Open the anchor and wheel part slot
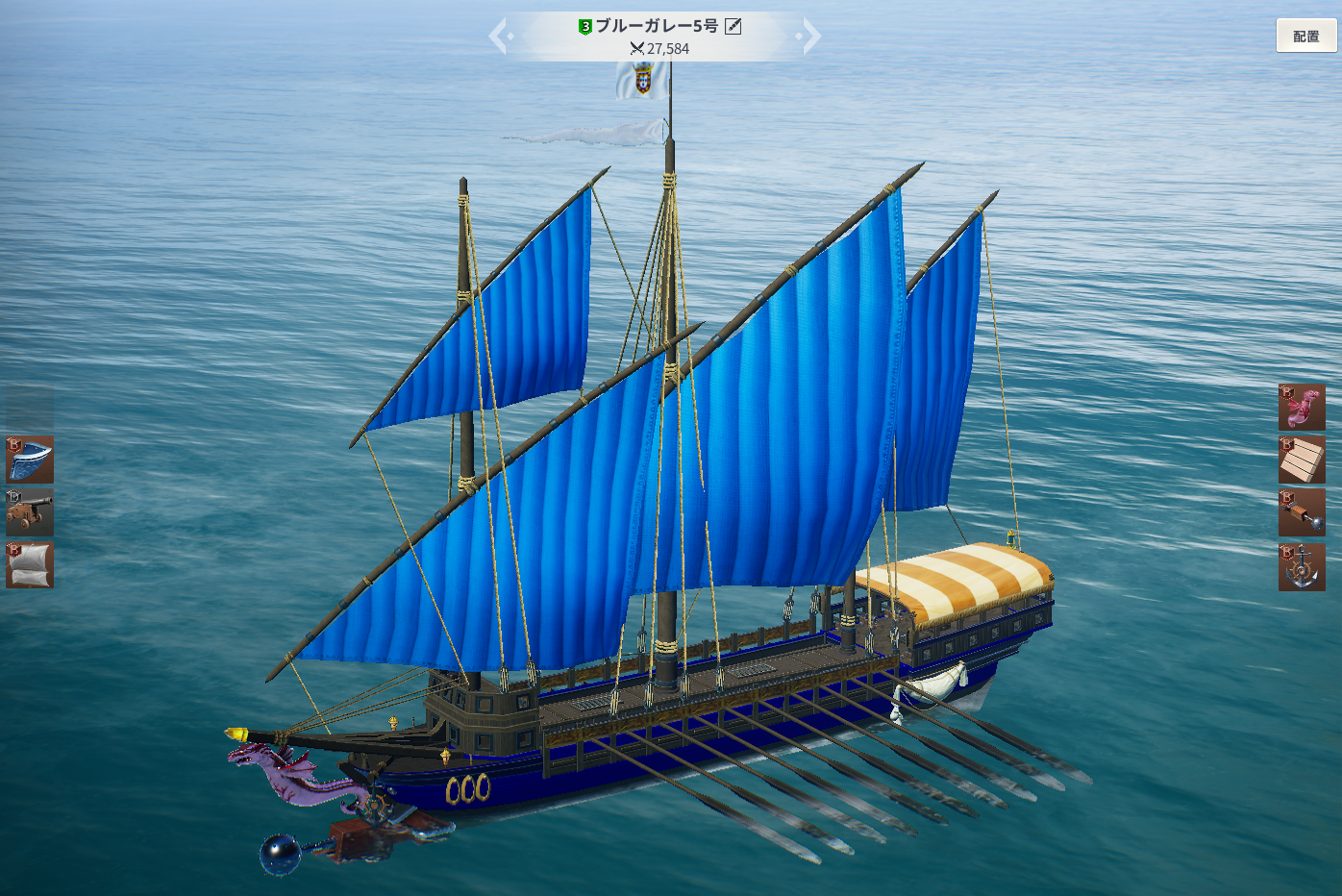Viewport: 1342px width, 896px height. click(1302, 567)
